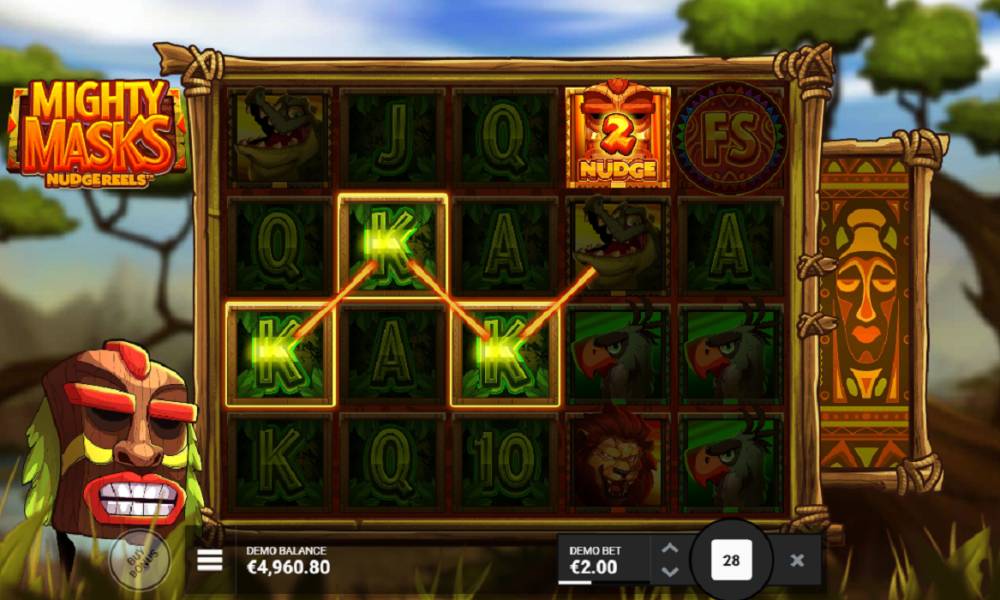
Task: Decrease the demo bet with down arrow
Action: tap(670, 572)
